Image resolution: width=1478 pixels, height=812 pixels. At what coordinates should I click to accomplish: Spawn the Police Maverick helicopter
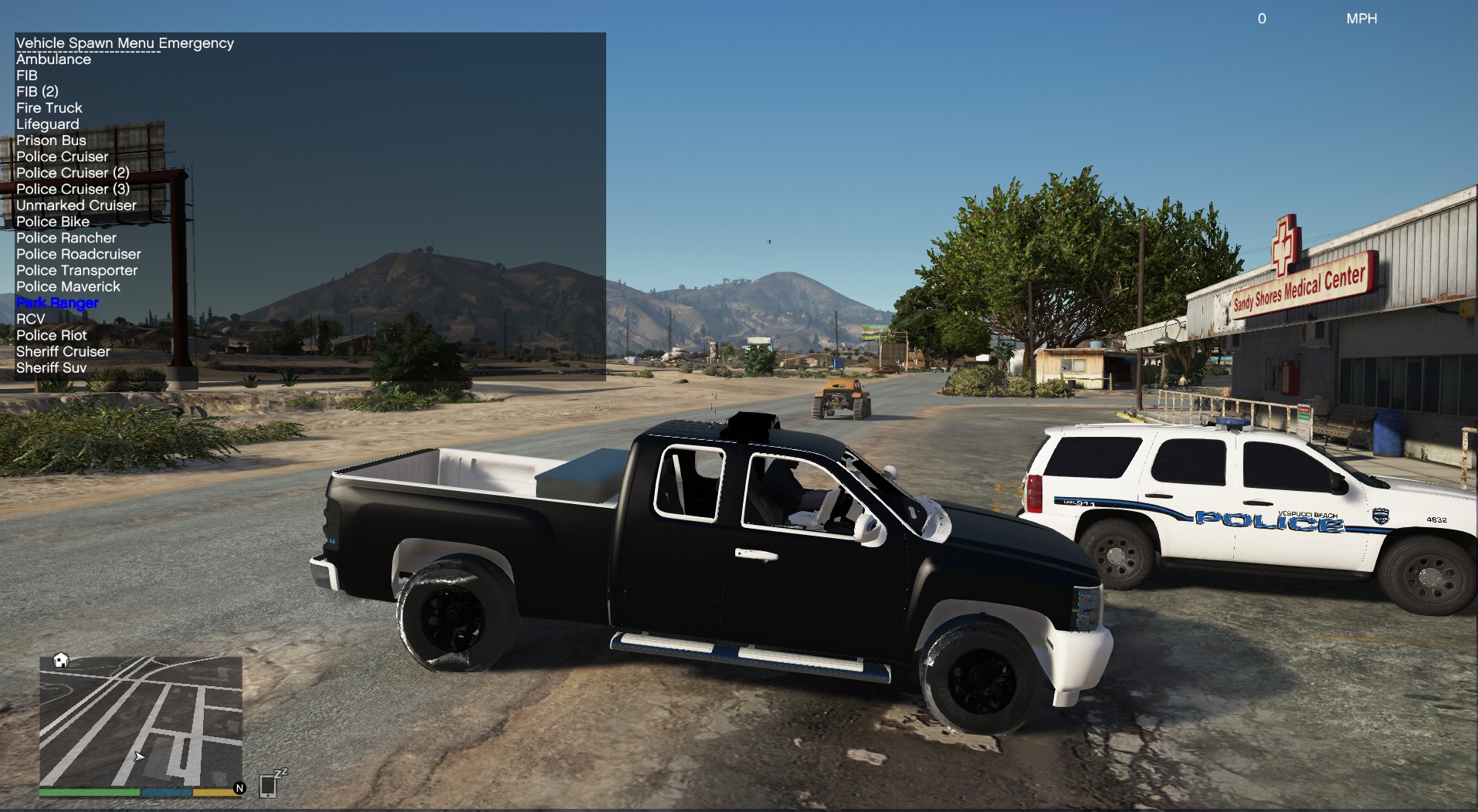(x=69, y=286)
